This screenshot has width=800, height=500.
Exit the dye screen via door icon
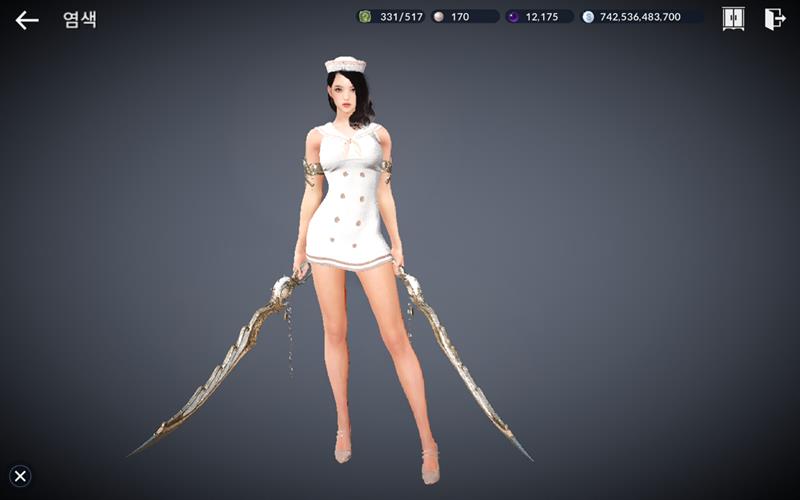[x=774, y=18]
